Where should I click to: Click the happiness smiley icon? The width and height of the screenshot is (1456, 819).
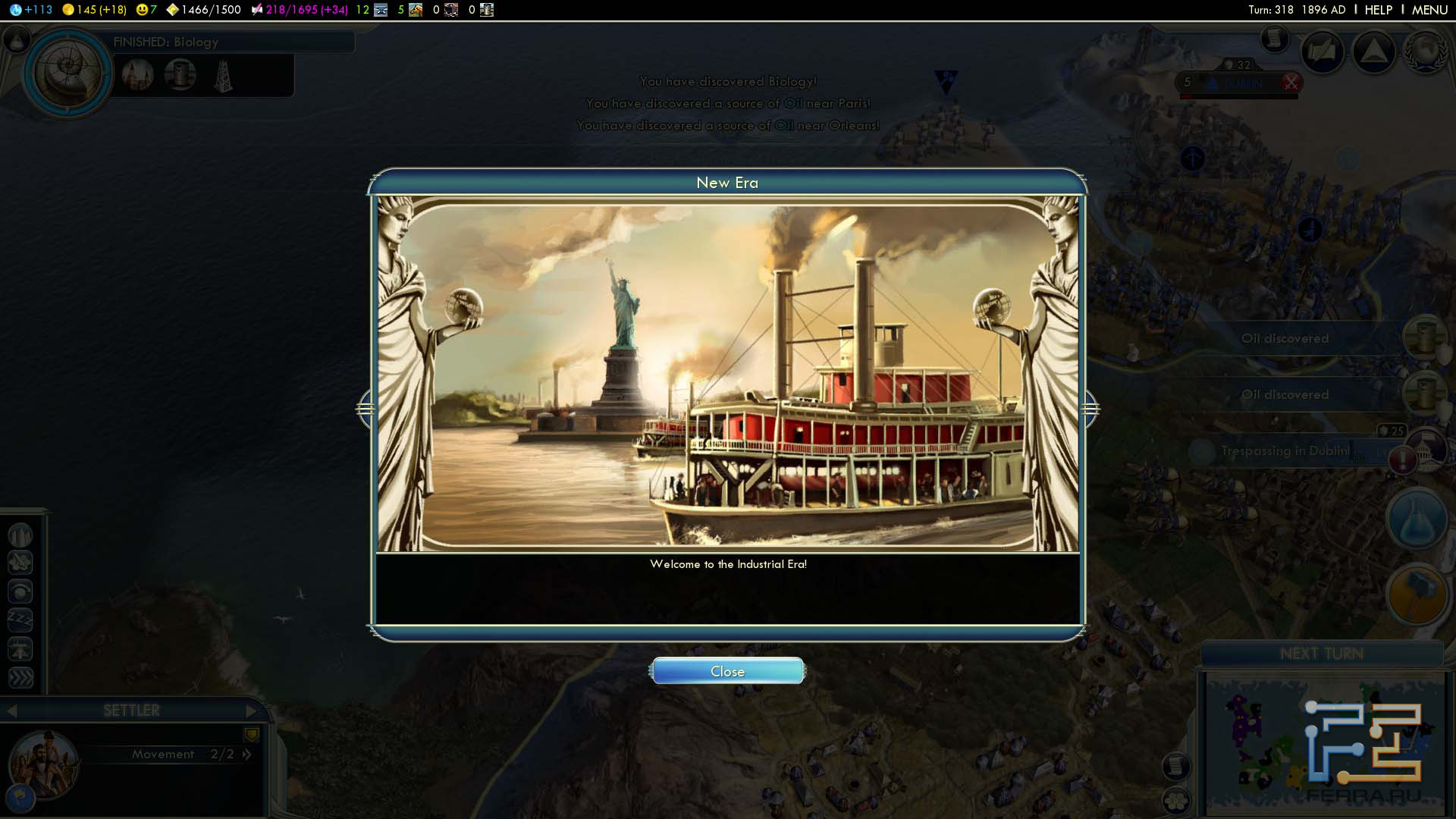[x=142, y=10]
